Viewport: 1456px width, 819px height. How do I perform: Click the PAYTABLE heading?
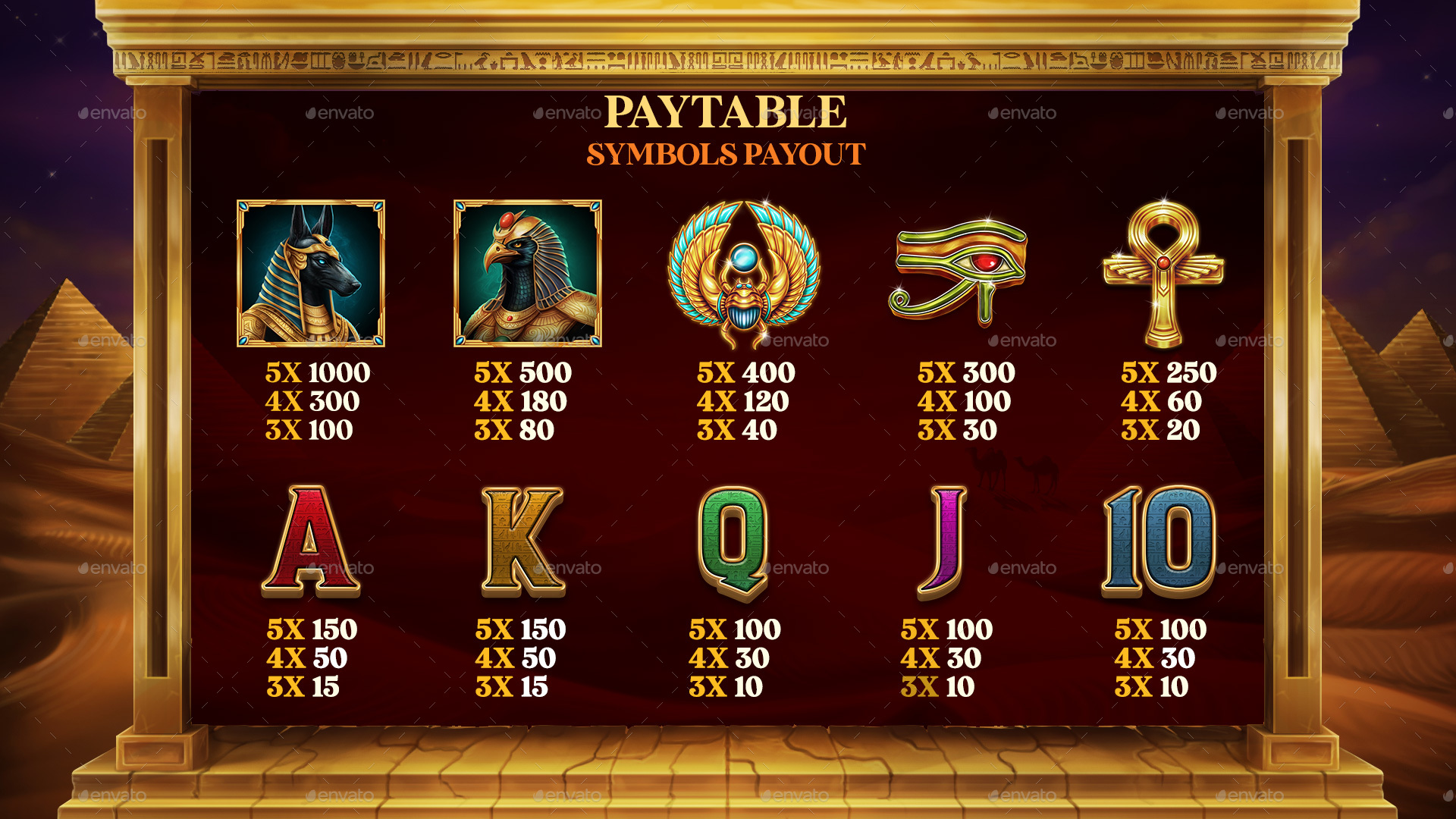click(728, 112)
